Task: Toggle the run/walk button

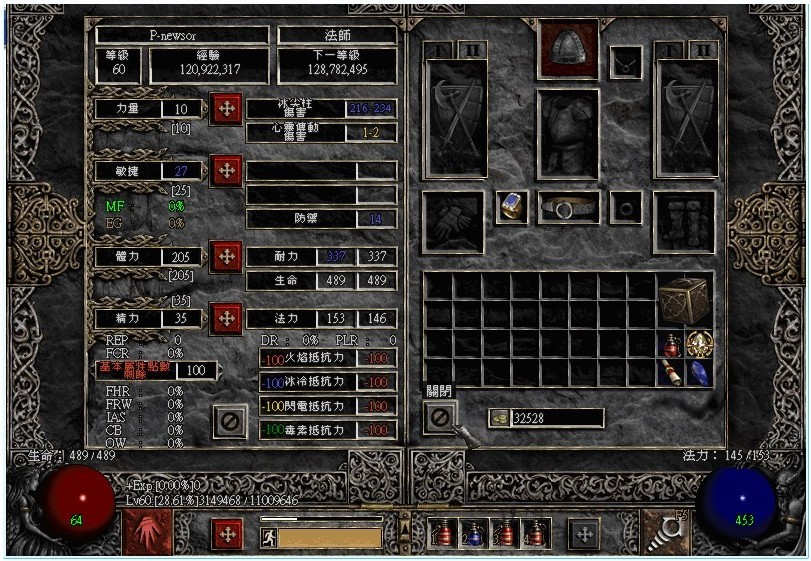Action: coord(268,537)
